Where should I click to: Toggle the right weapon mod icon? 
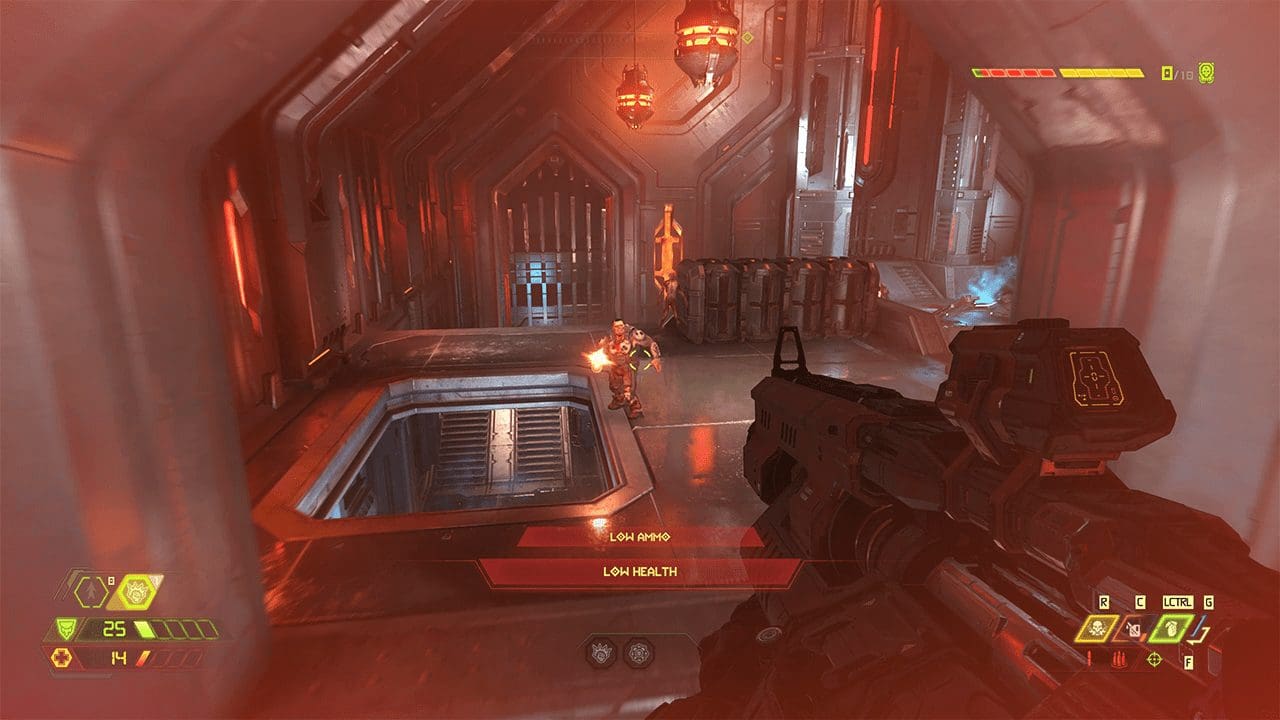(640, 650)
